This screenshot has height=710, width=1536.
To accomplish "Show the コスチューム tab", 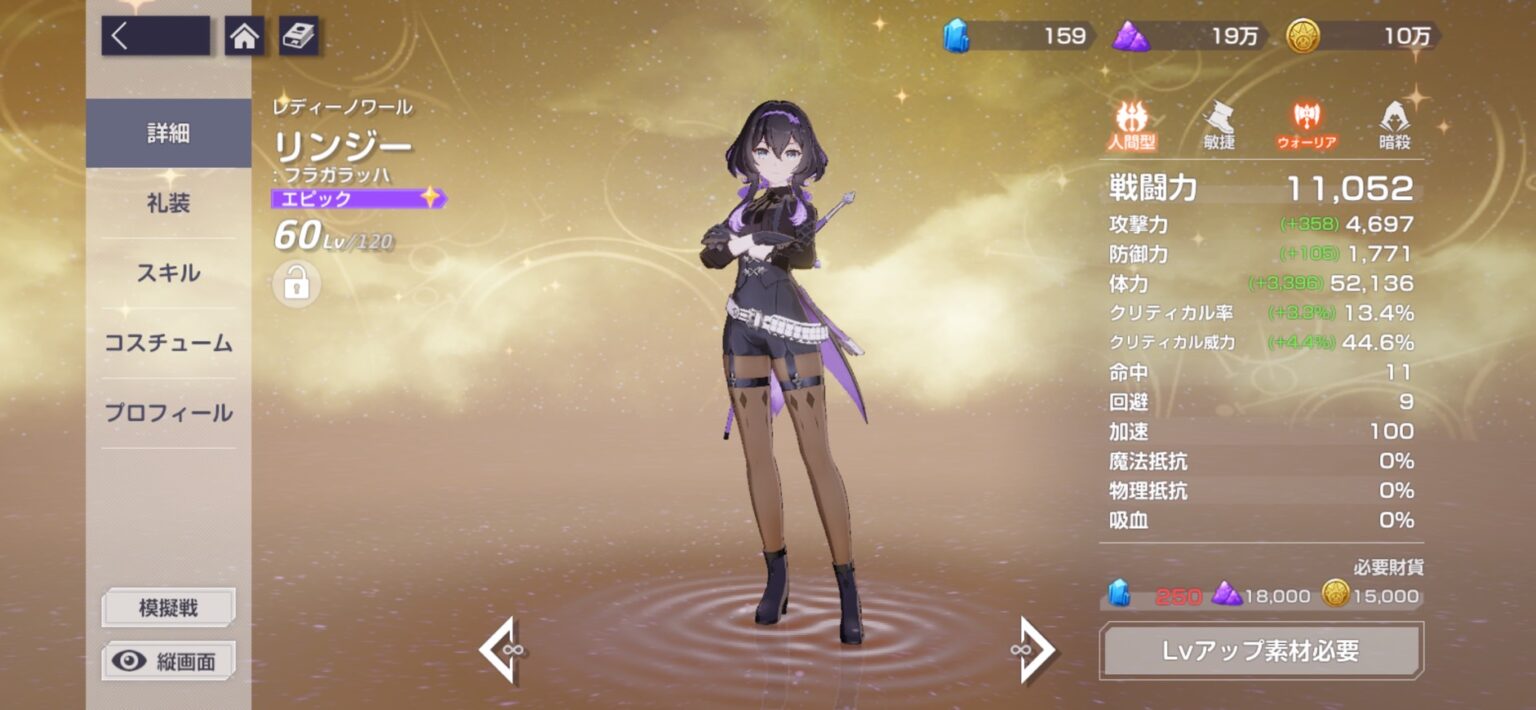I will click(168, 343).
